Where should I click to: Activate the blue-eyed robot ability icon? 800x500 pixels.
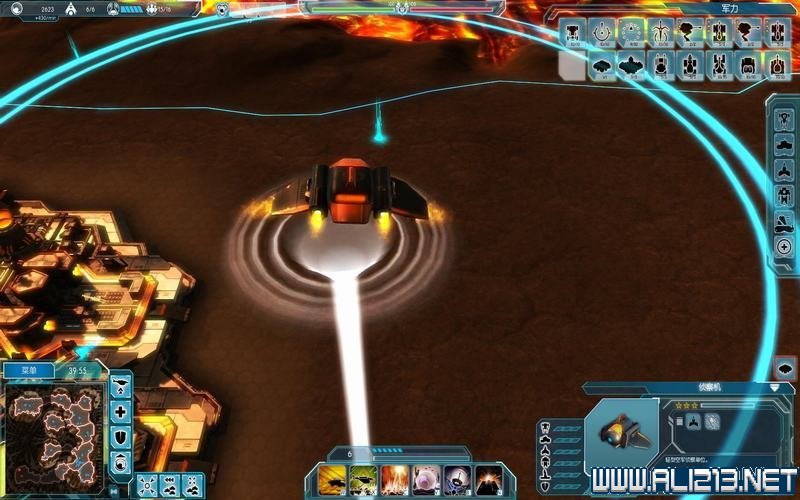tap(458, 479)
